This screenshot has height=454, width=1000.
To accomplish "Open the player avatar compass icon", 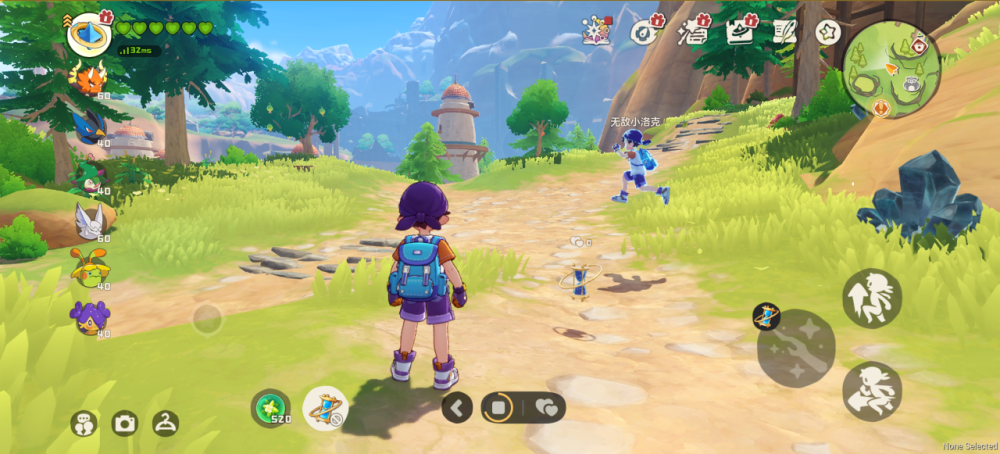I will pos(88,33).
